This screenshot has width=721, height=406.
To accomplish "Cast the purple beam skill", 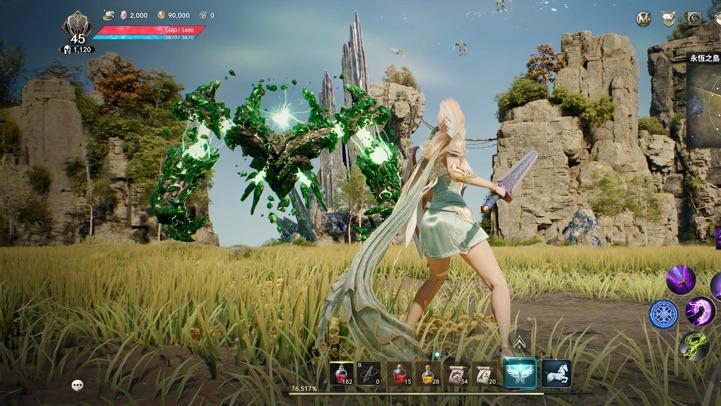I will pos(680,279).
